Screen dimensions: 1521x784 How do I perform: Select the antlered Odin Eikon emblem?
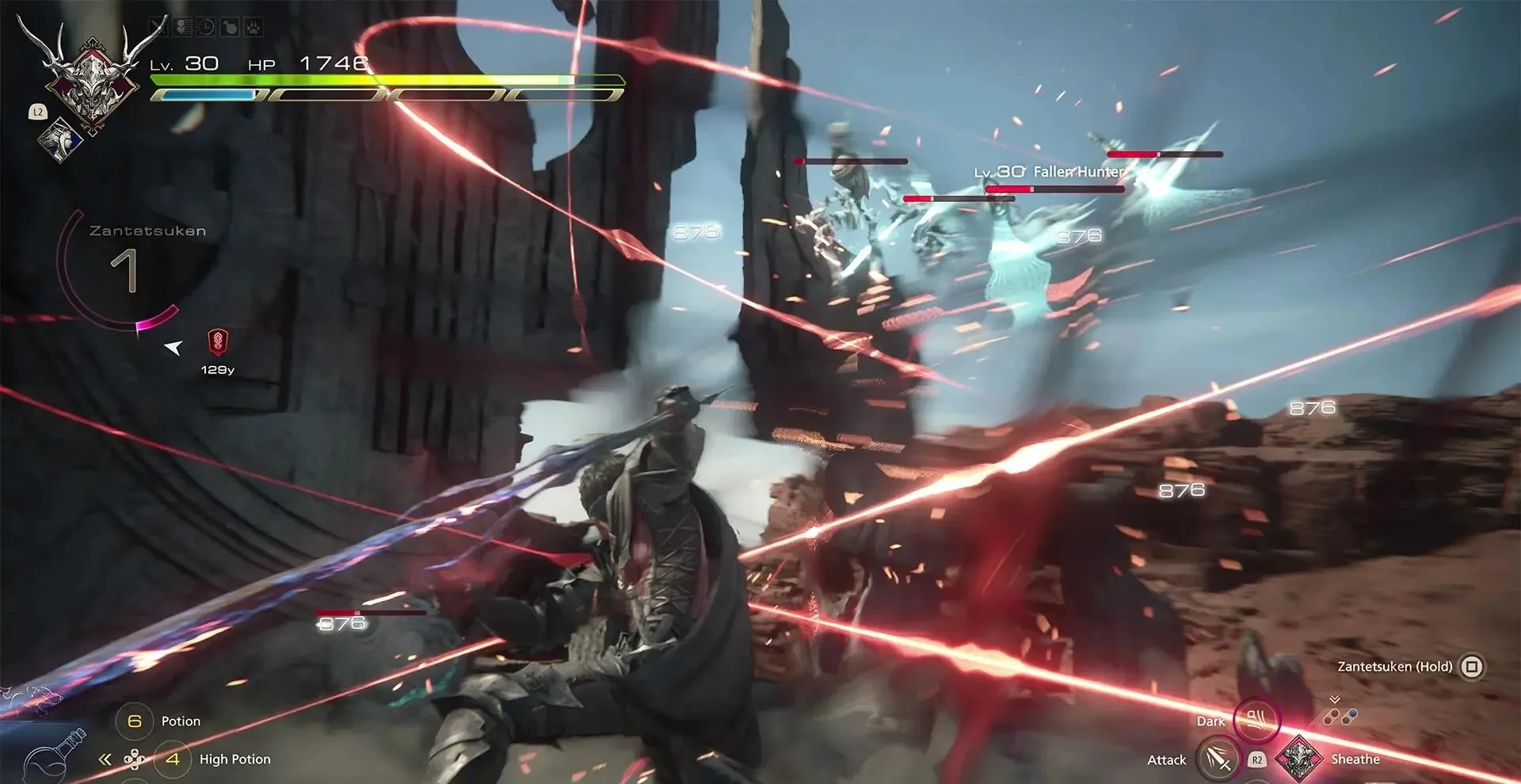pyautogui.click(x=92, y=77)
